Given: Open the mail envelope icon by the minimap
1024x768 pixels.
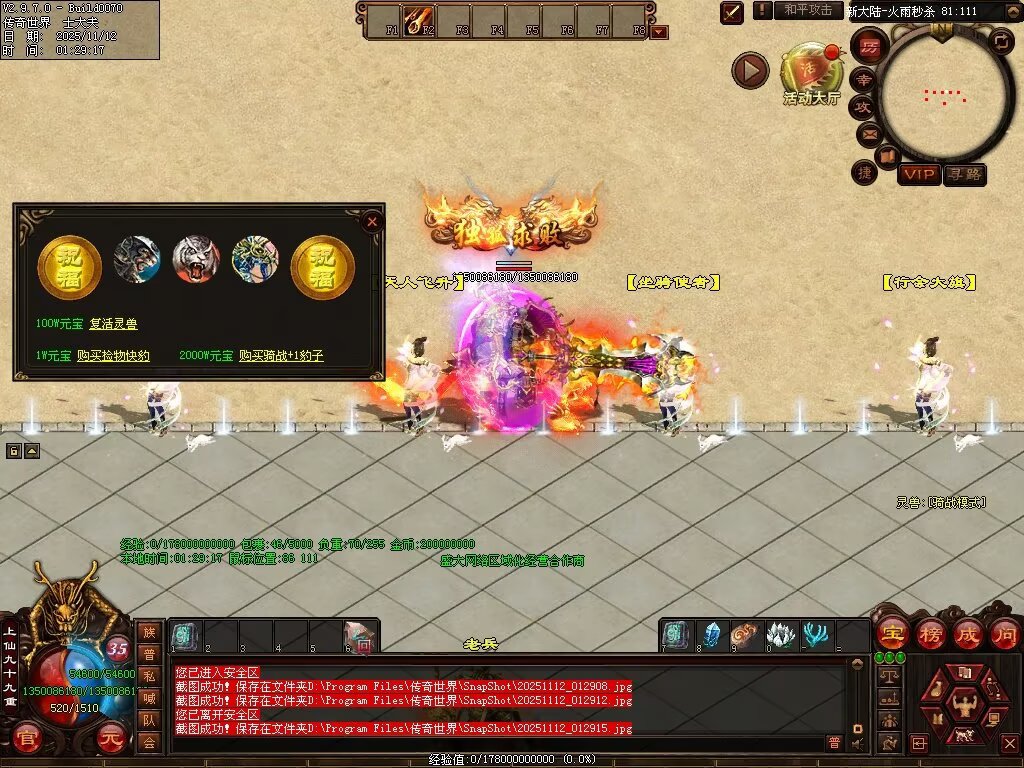Looking at the screenshot, I should pos(866,132).
